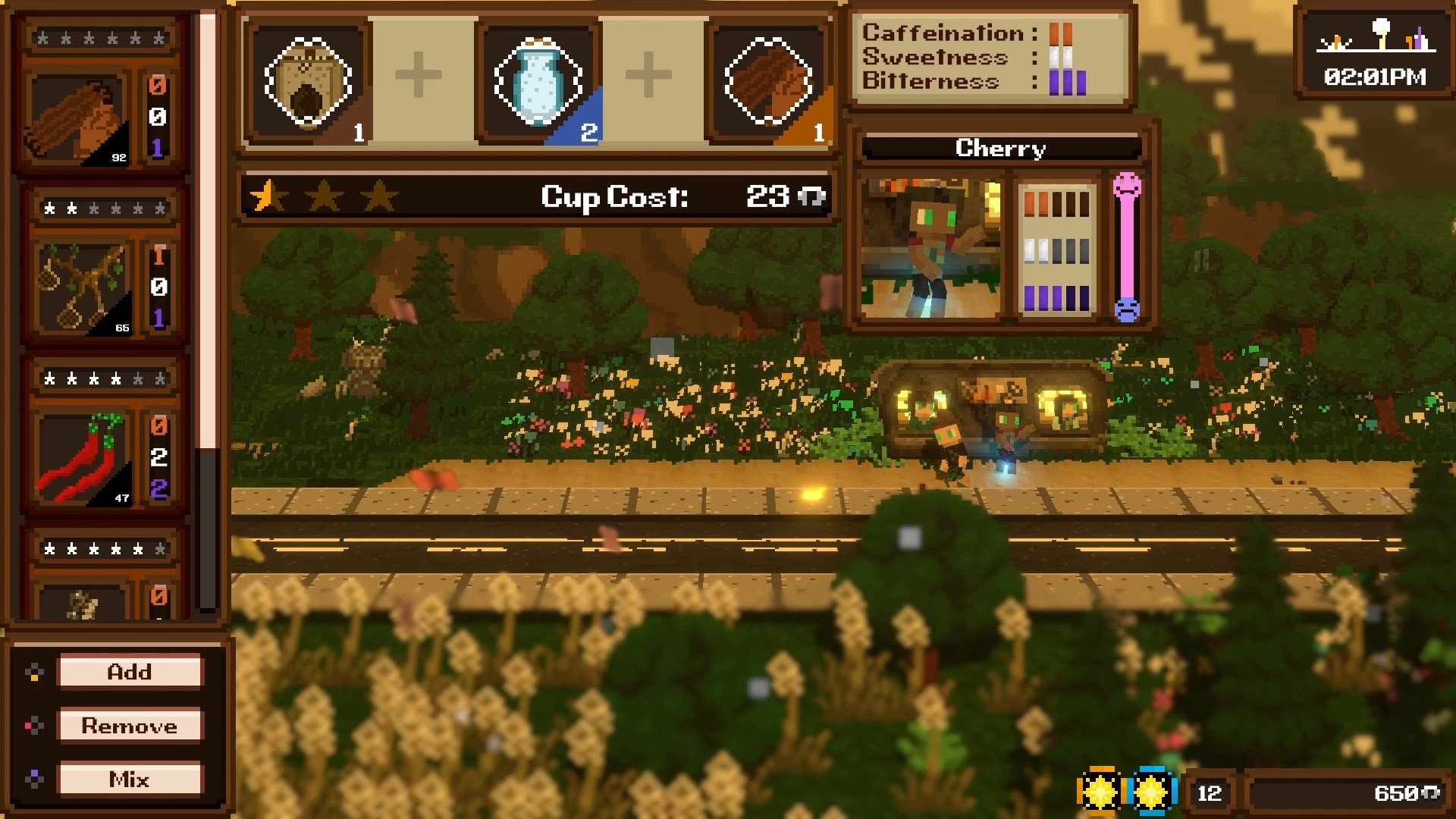Select the cinnamon stick recipe slot

(x=767, y=80)
